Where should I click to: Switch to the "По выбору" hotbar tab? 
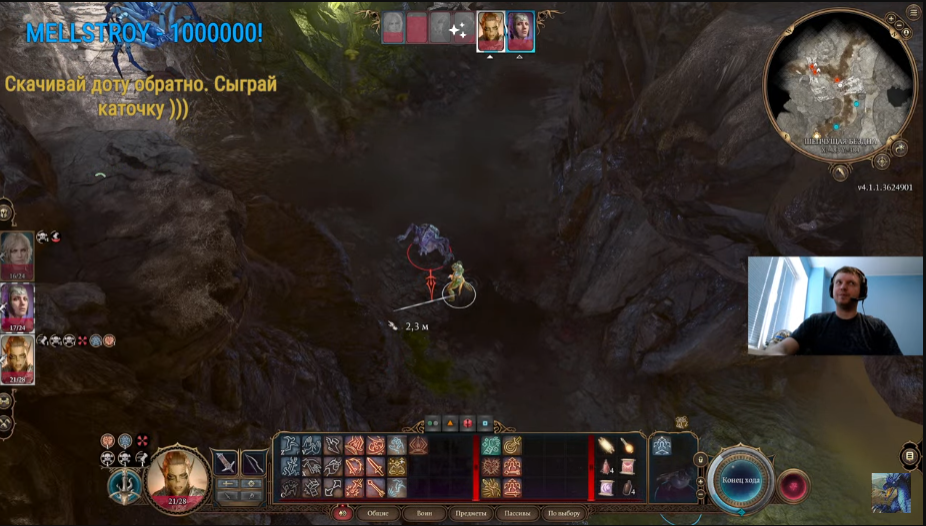(565, 514)
